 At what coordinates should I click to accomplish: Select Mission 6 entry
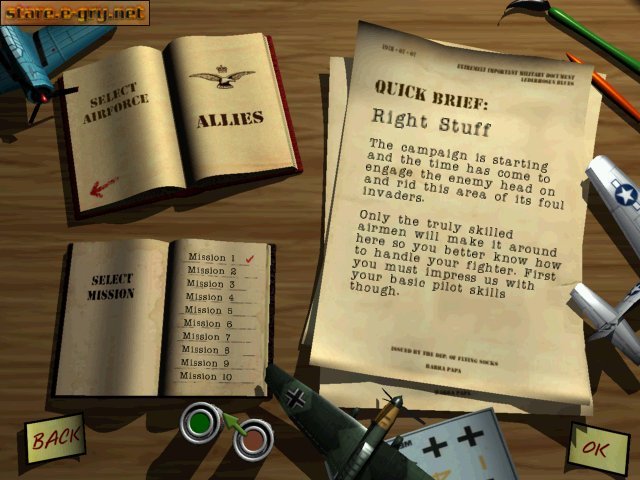(x=206, y=324)
